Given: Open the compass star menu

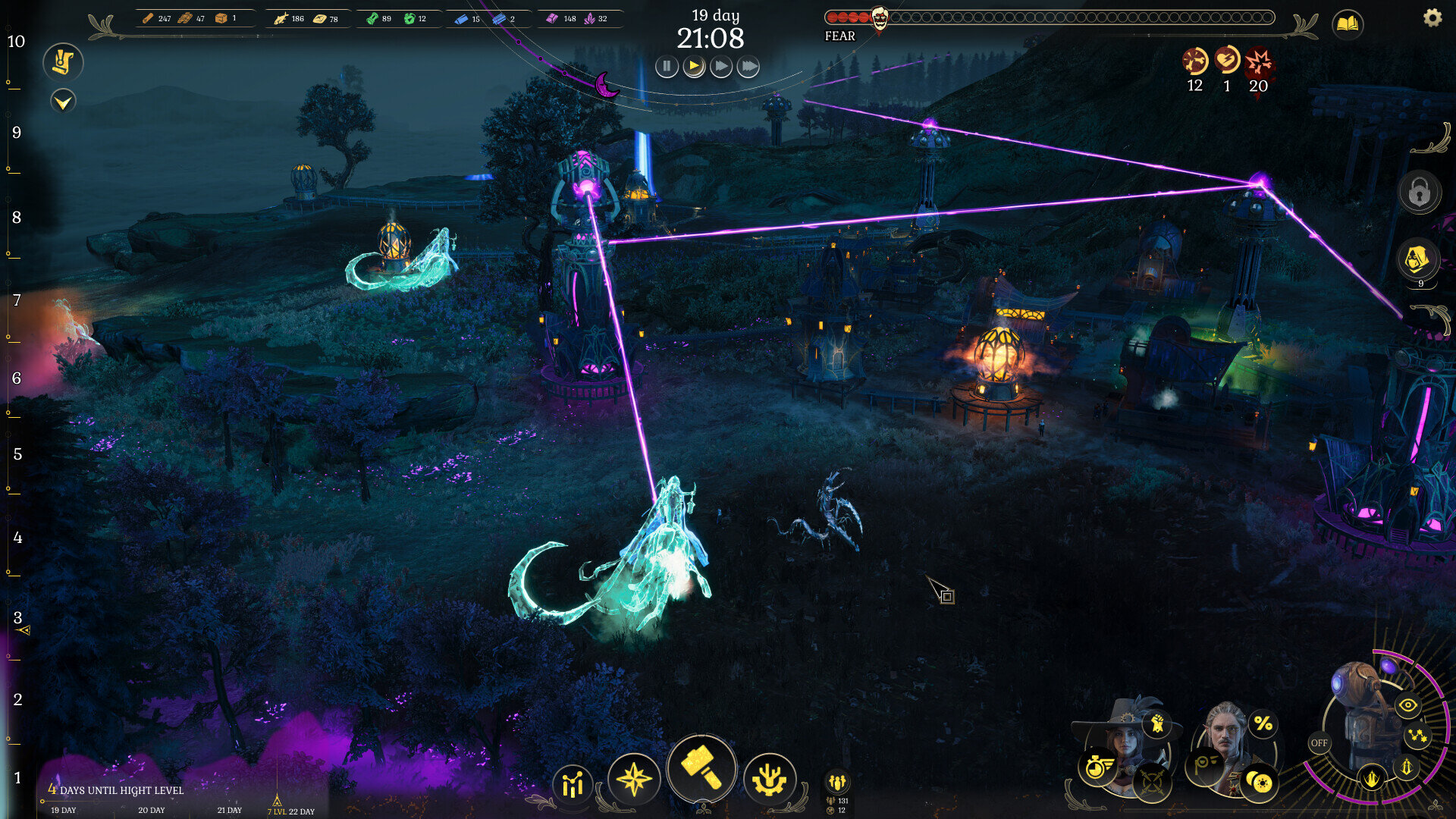Looking at the screenshot, I should click(x=634, y=779).
